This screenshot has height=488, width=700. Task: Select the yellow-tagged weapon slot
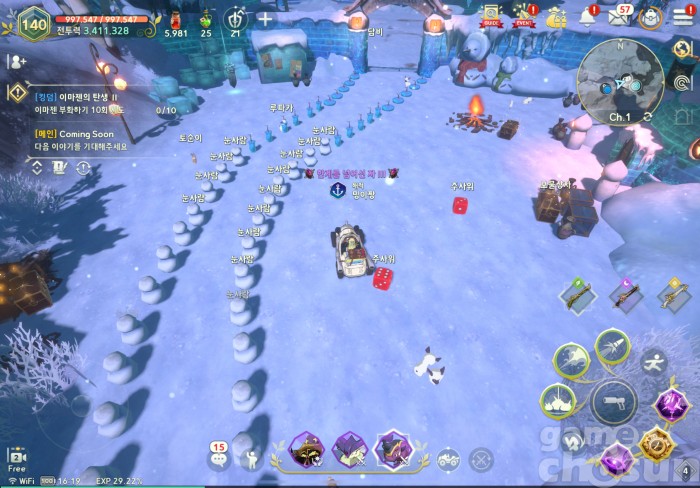click(672, 296)
